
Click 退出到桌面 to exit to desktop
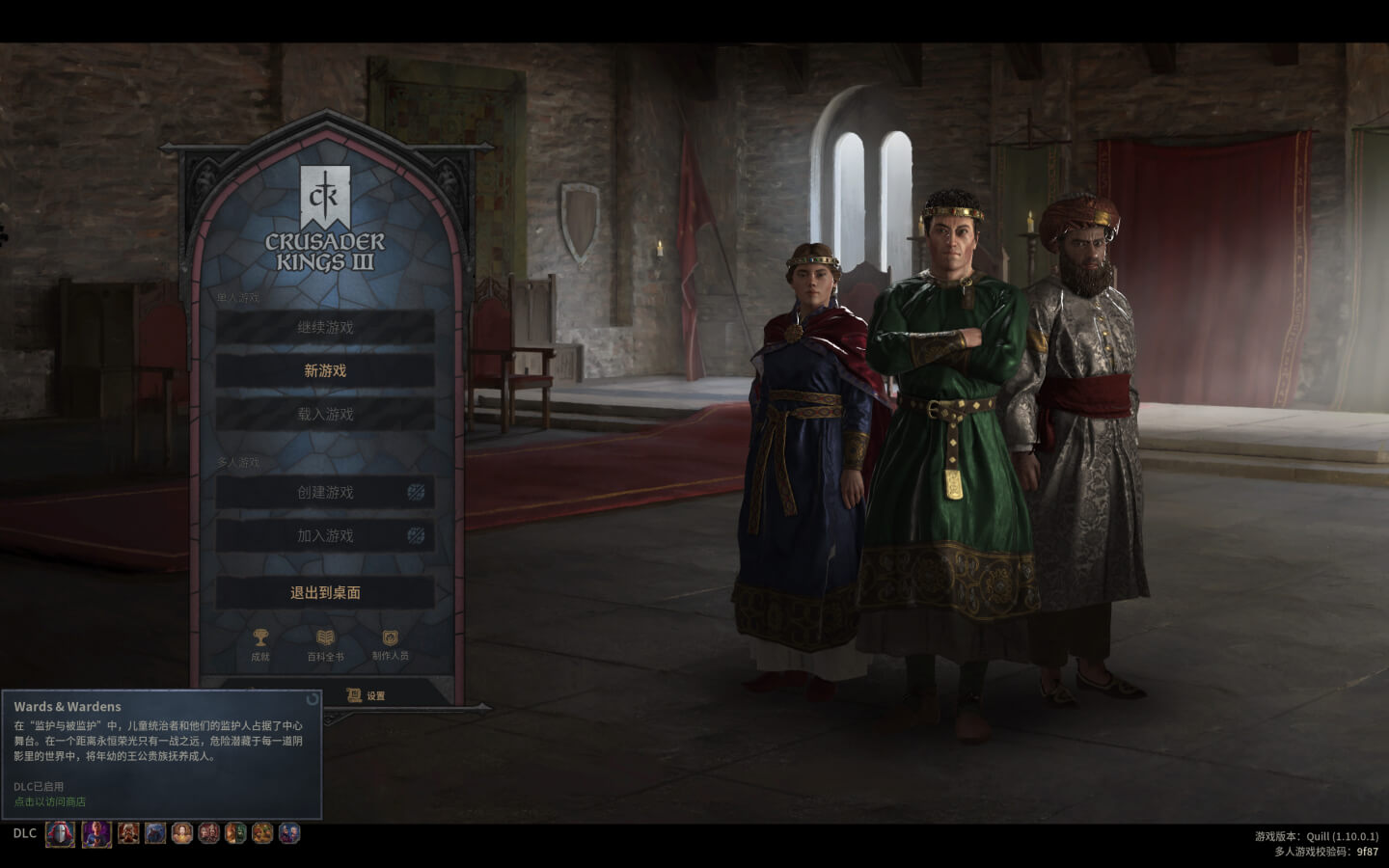pos(325,590)
